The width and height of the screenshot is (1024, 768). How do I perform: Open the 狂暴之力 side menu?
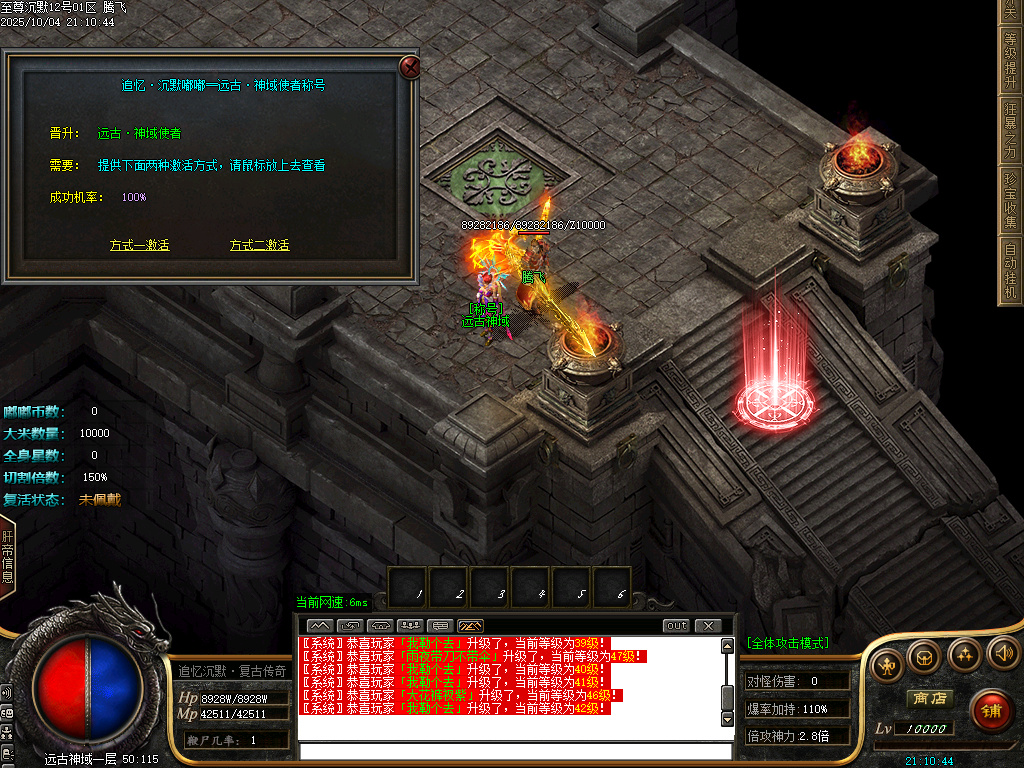[x=1011, y=128]
